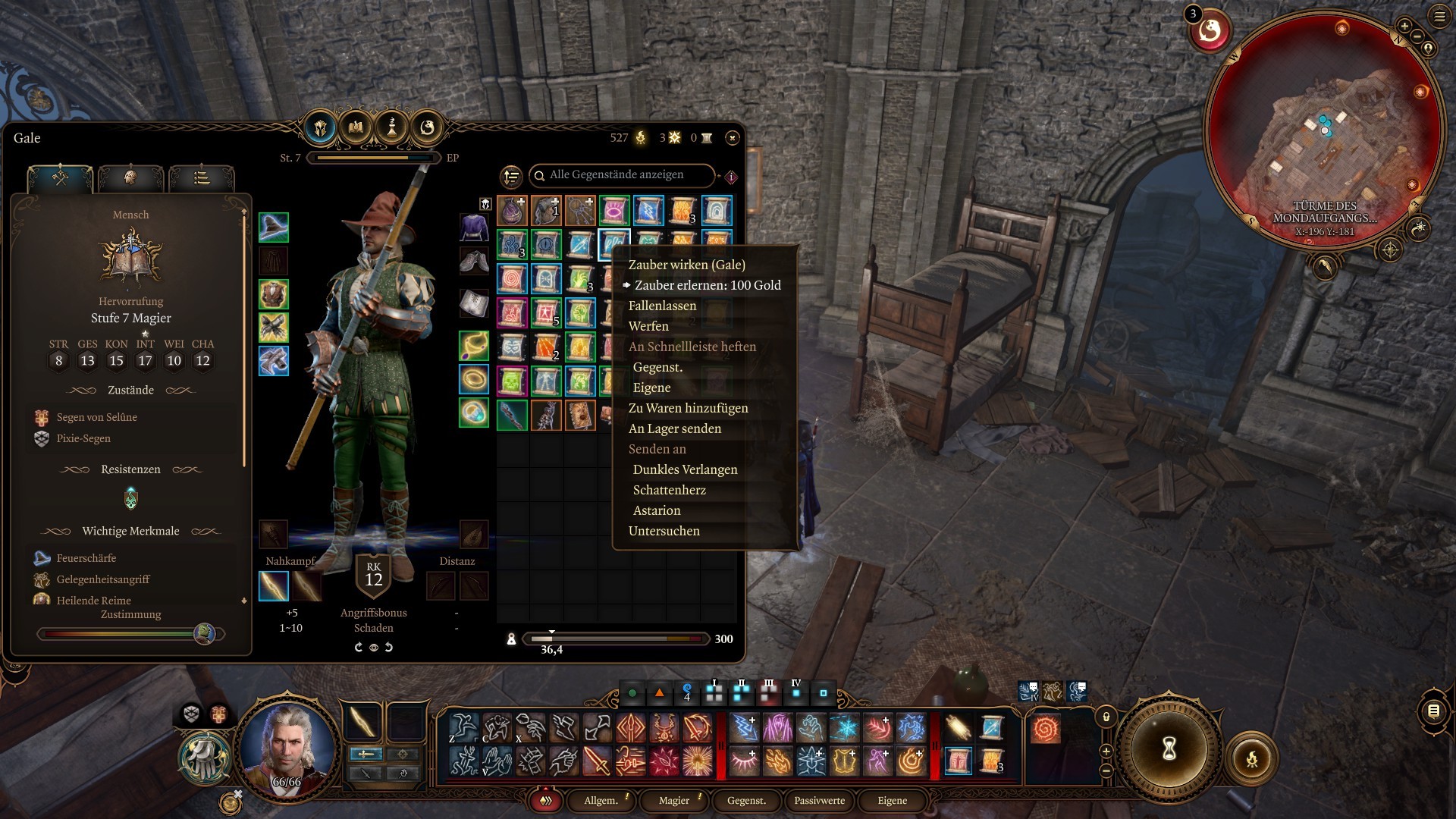Image resolution: width=1456 pixels, height=819 pixels.
Task: End turn with the hourglass button
Action: coord(1169,749)
